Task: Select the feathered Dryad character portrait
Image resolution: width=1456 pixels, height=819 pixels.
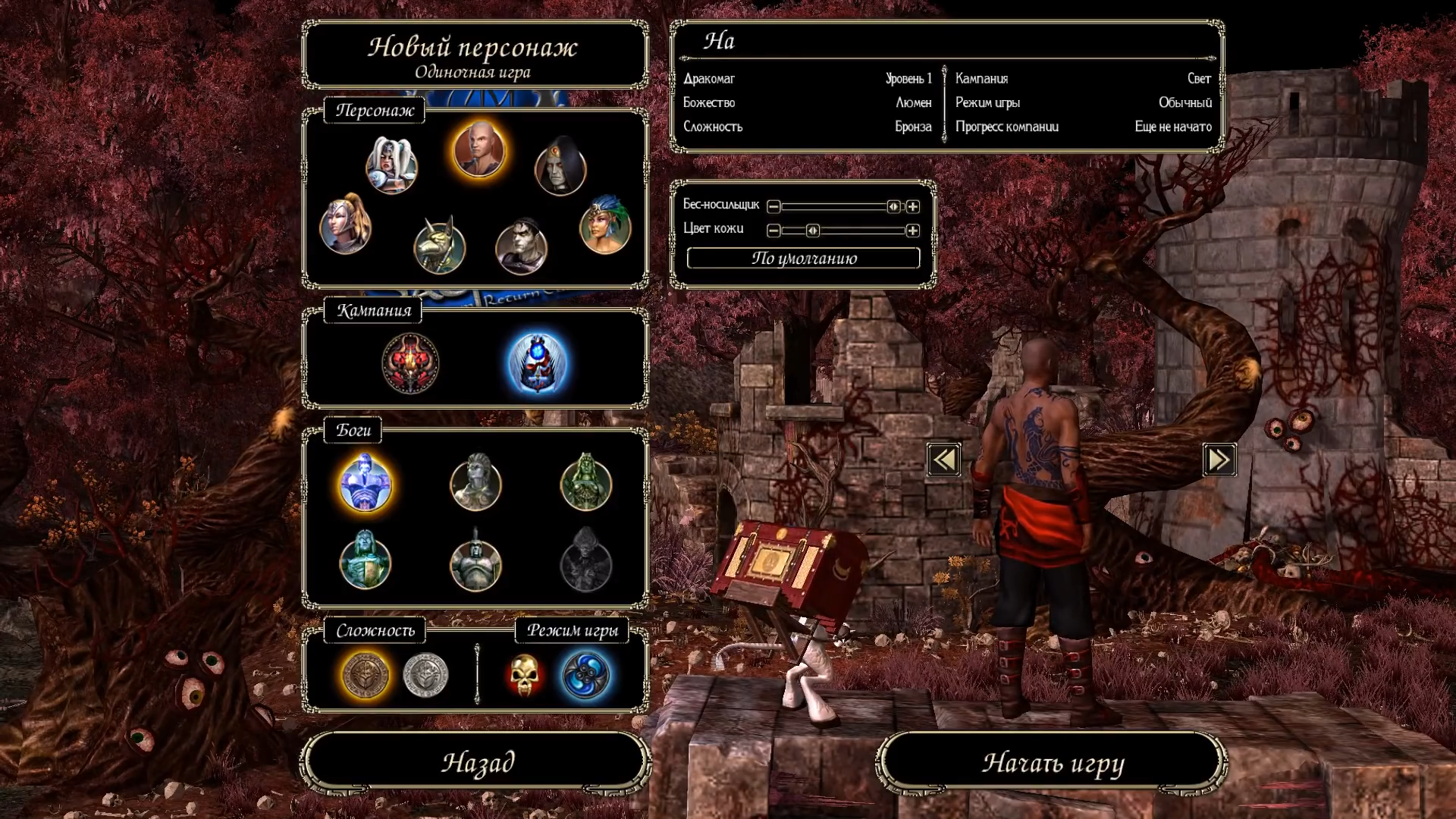Action: (605, 225)
